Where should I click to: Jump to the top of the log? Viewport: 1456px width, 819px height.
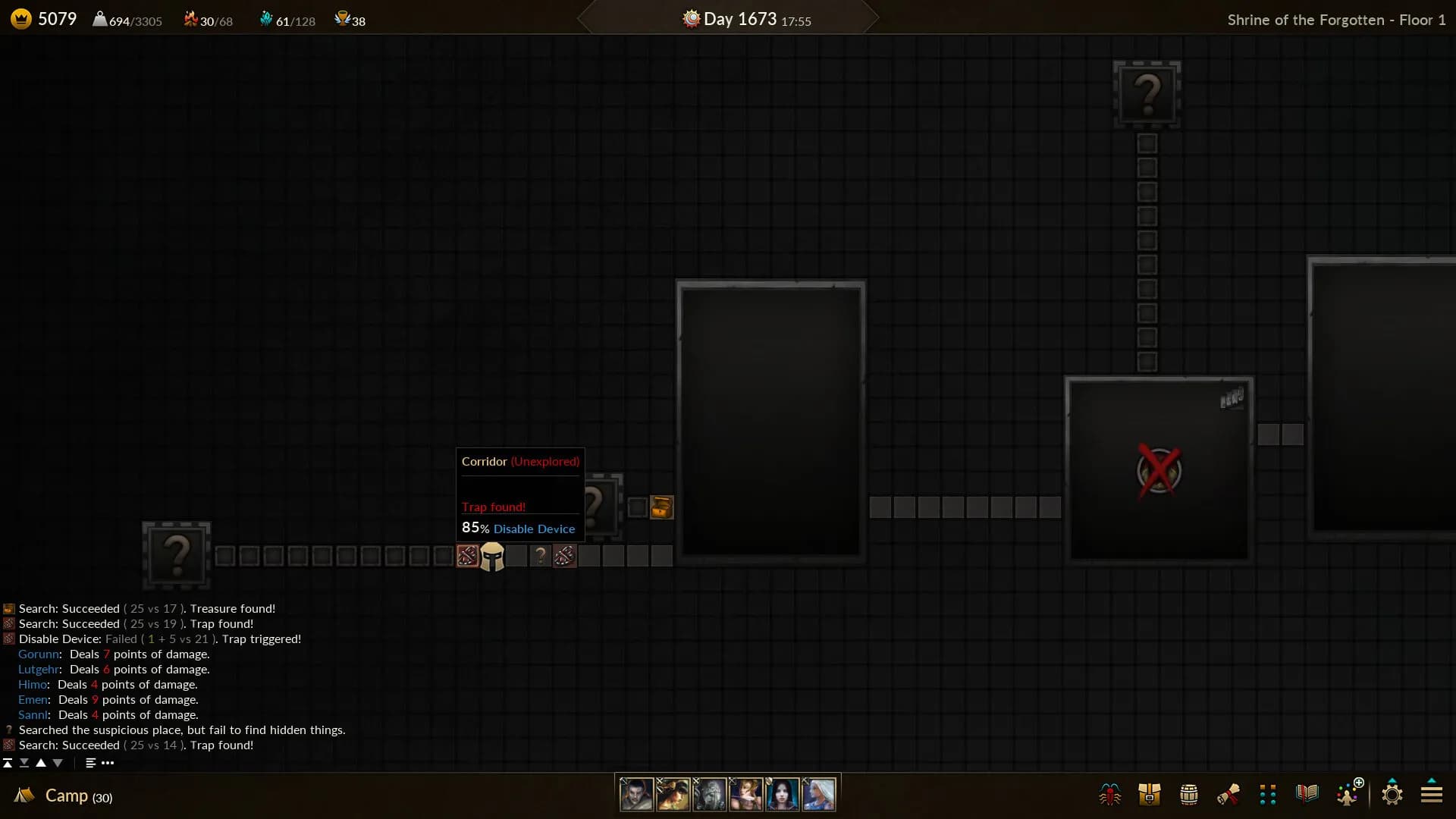(x=8, y=763)
